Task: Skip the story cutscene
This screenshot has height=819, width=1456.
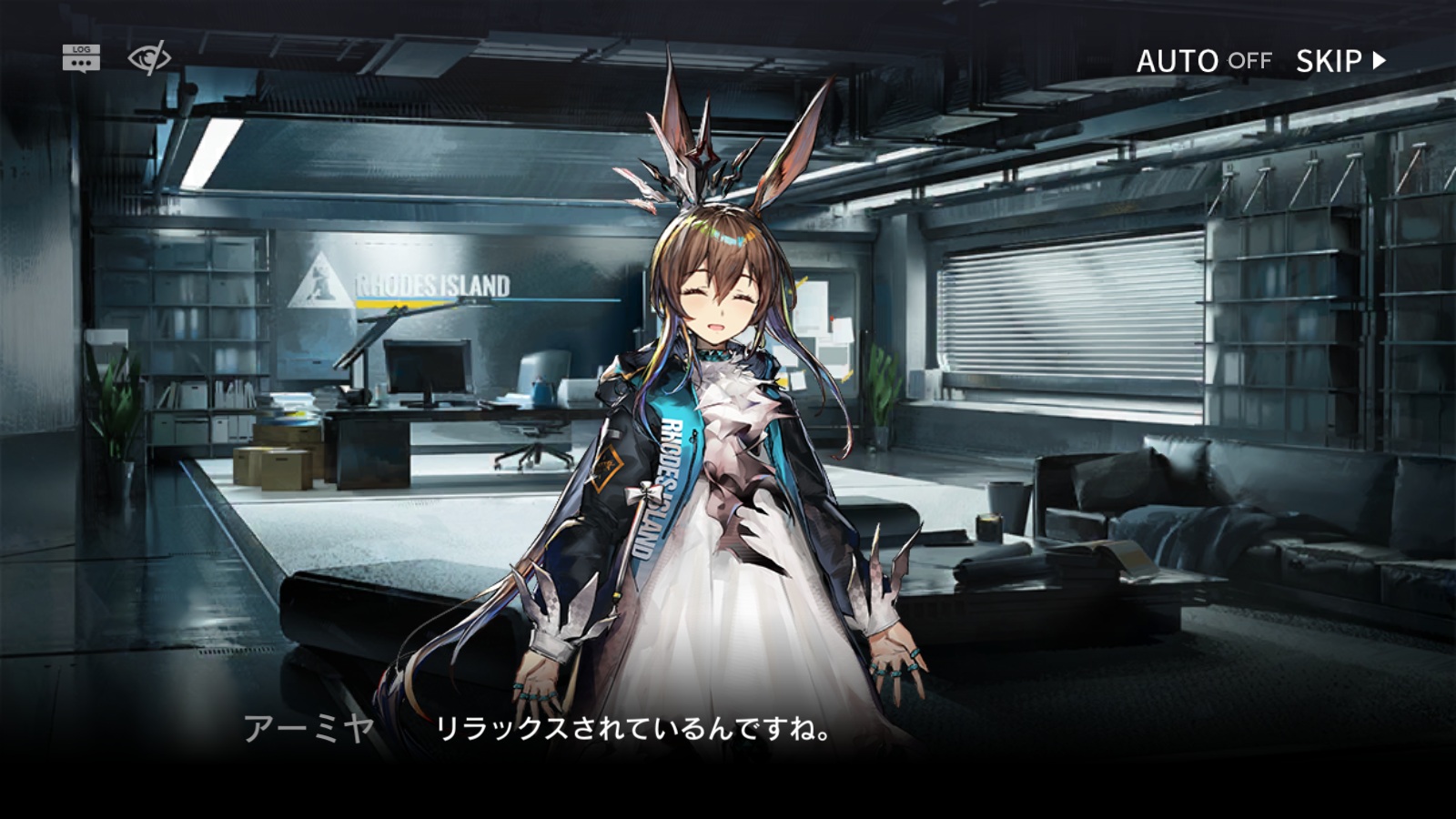Action: tap(1340, 61)
